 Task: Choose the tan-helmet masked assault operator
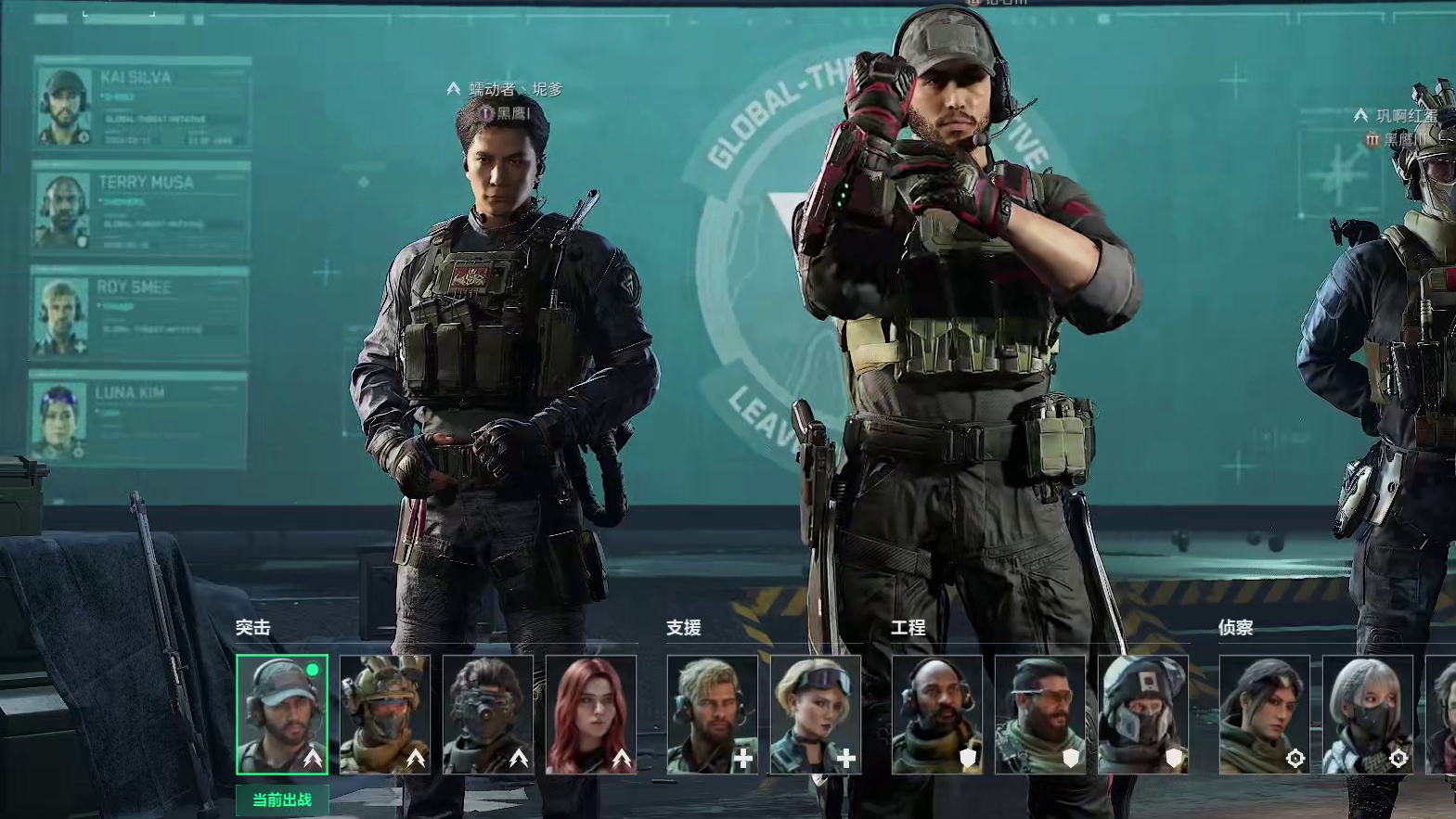pyautogui.click(x=385, y=714)
